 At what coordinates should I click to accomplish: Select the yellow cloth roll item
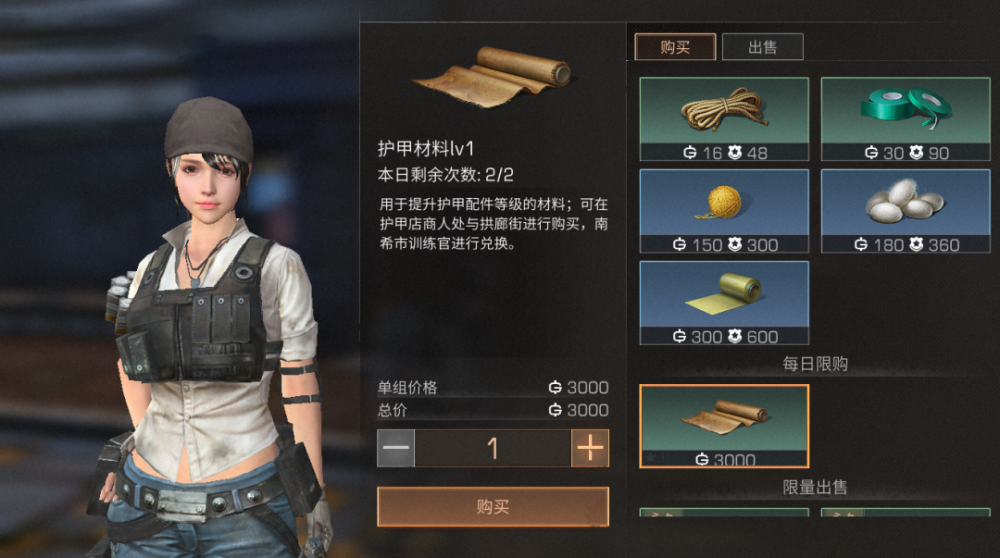(724, 302)
